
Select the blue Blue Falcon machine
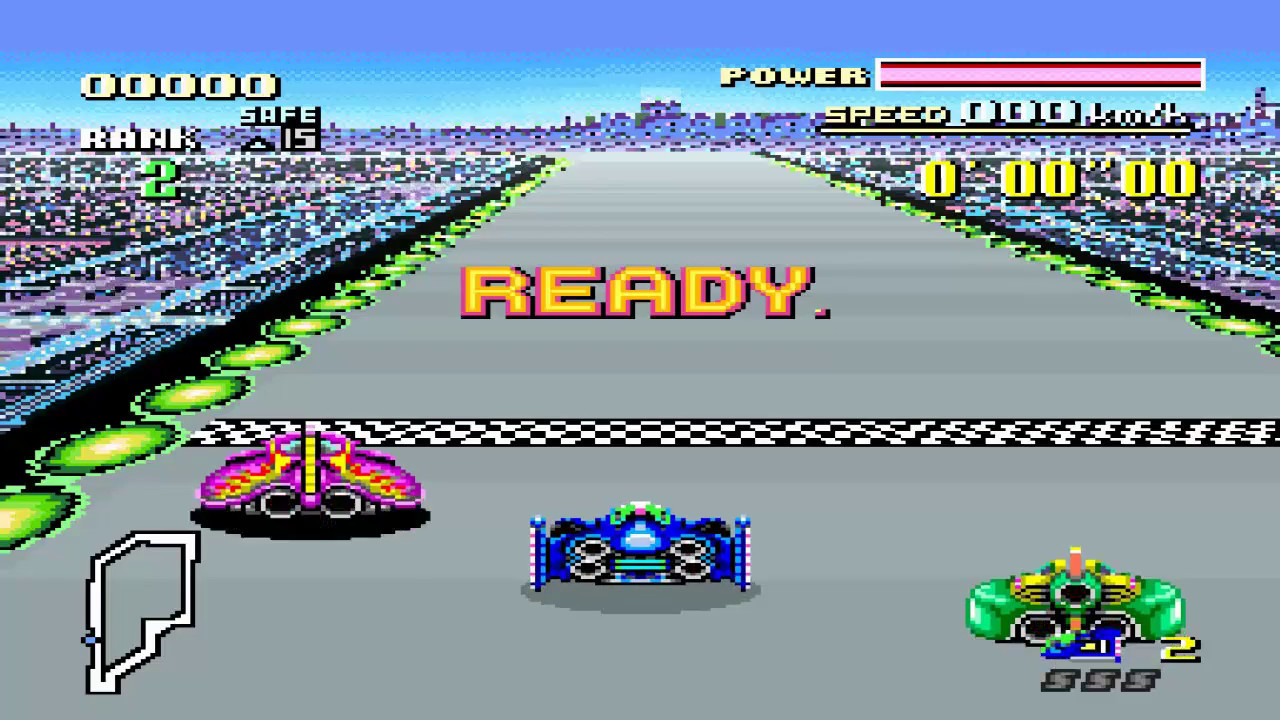[640, 545]
